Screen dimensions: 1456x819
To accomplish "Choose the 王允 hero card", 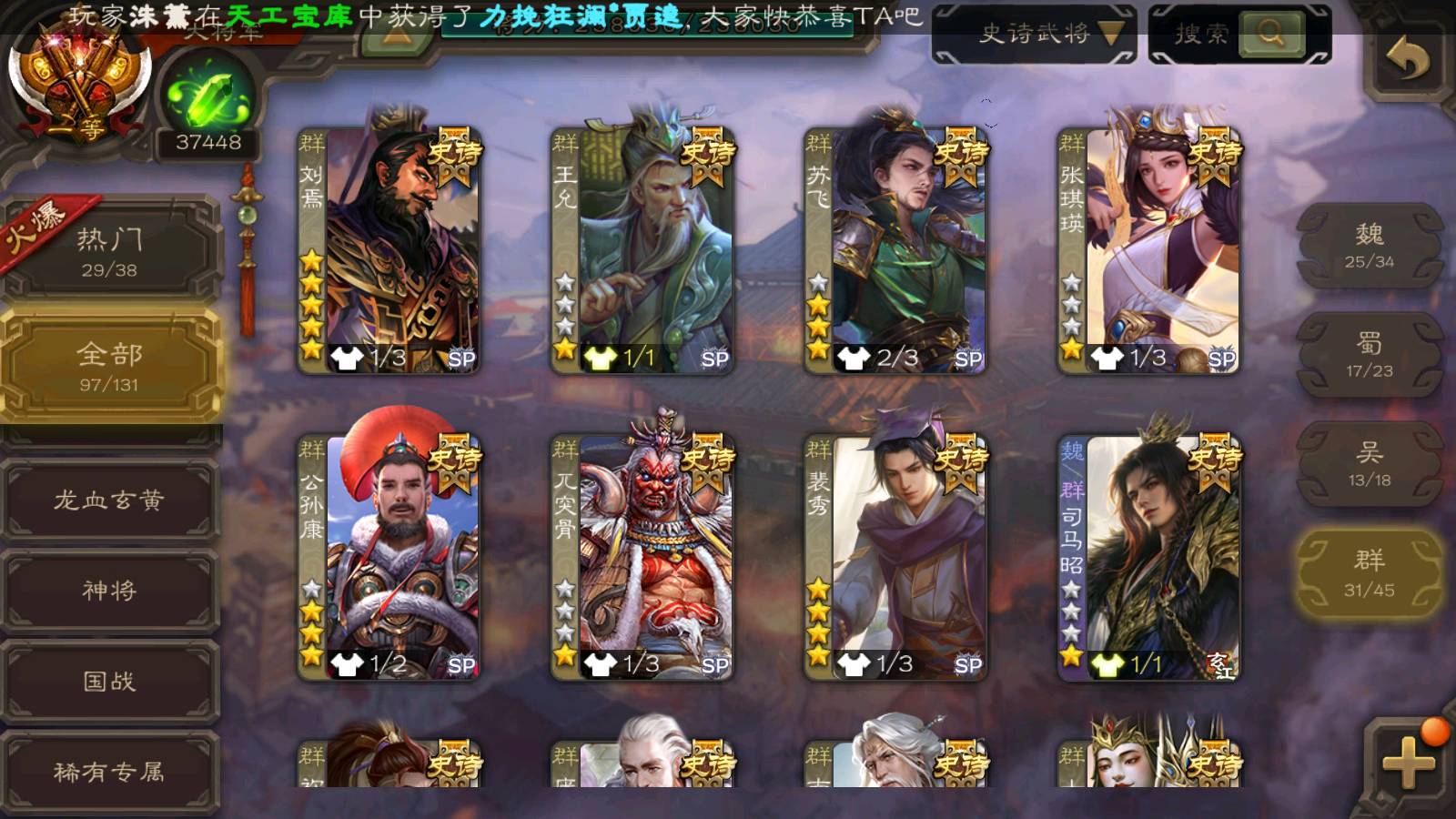I will [643, 250].
